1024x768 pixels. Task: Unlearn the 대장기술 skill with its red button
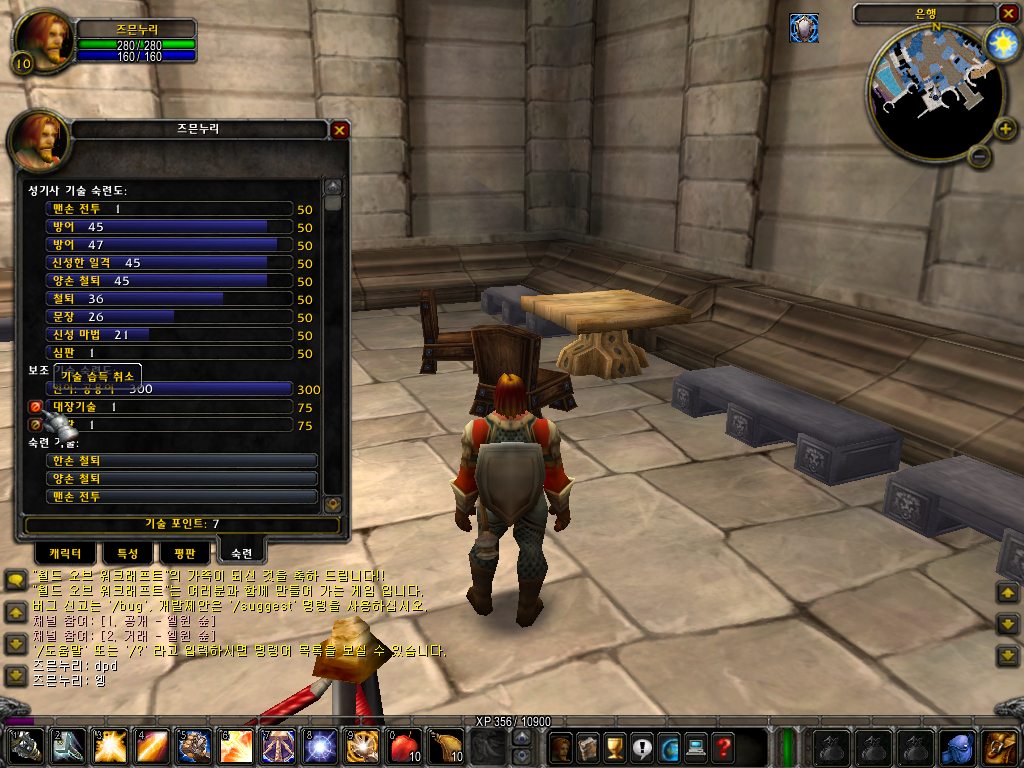click(x=35, y=407)
